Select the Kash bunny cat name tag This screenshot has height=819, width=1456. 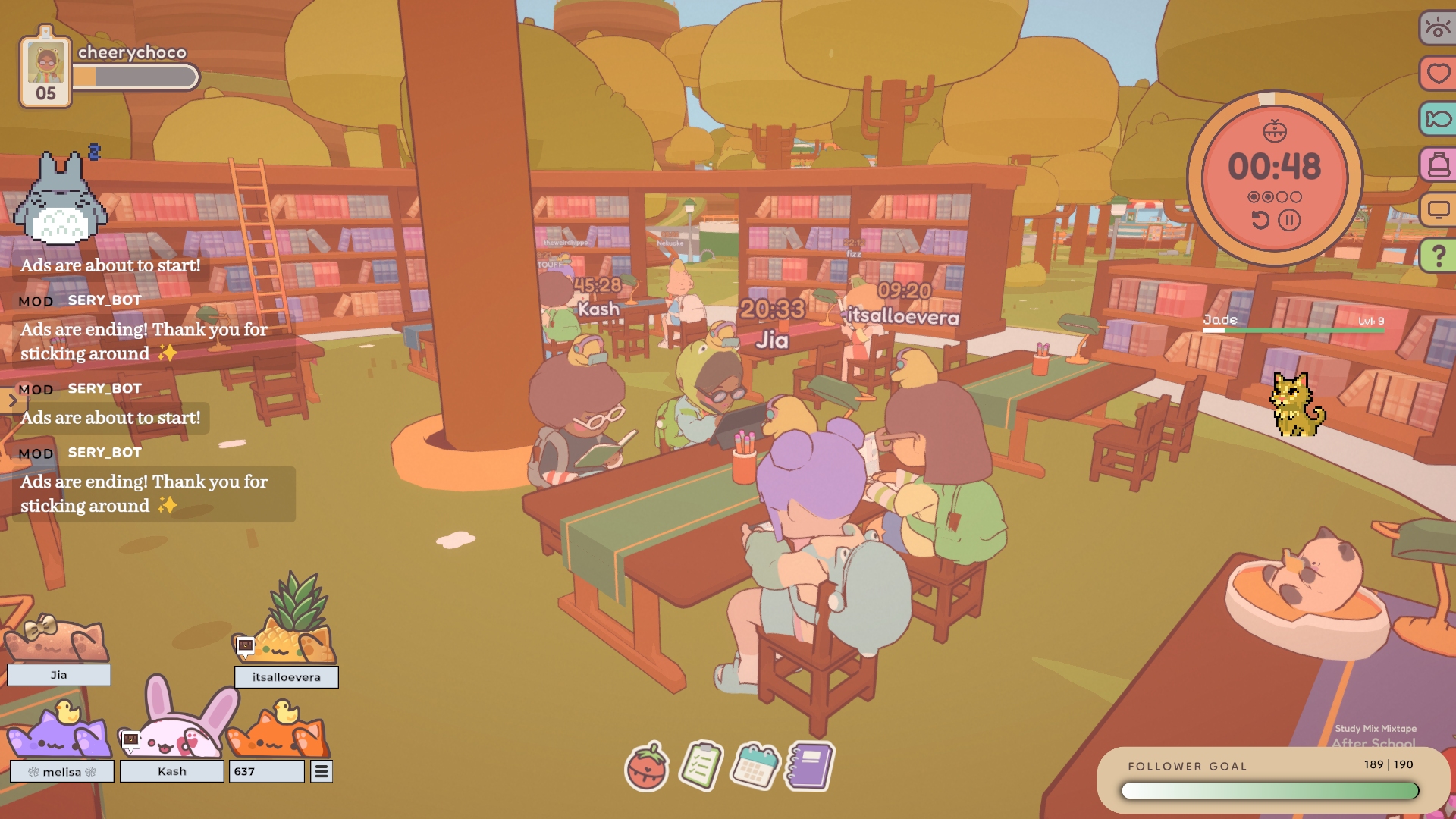172,771
